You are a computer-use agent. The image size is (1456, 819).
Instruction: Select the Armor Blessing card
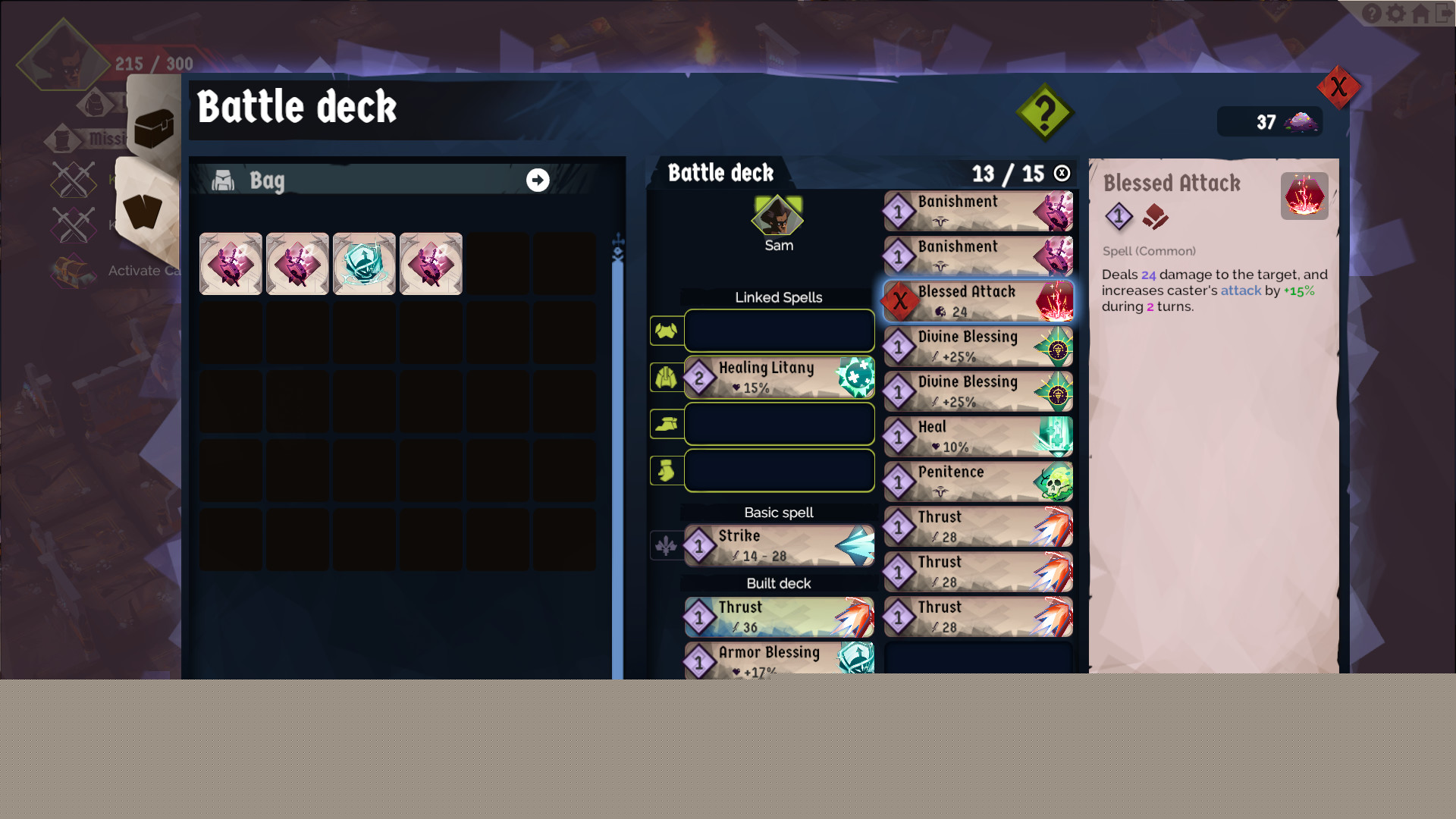click(779, 660)
